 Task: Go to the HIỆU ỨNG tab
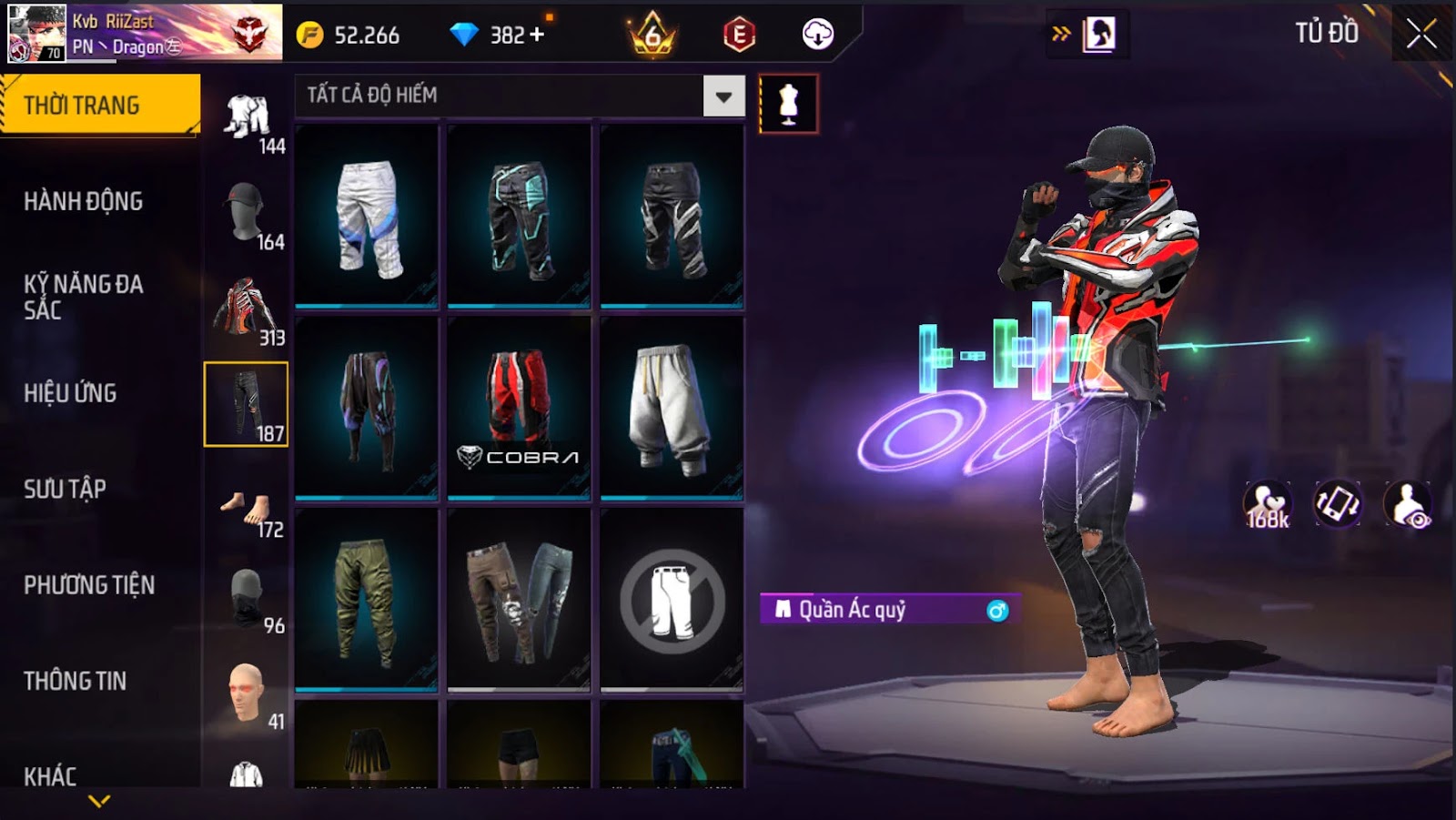(x=70, y=393)
